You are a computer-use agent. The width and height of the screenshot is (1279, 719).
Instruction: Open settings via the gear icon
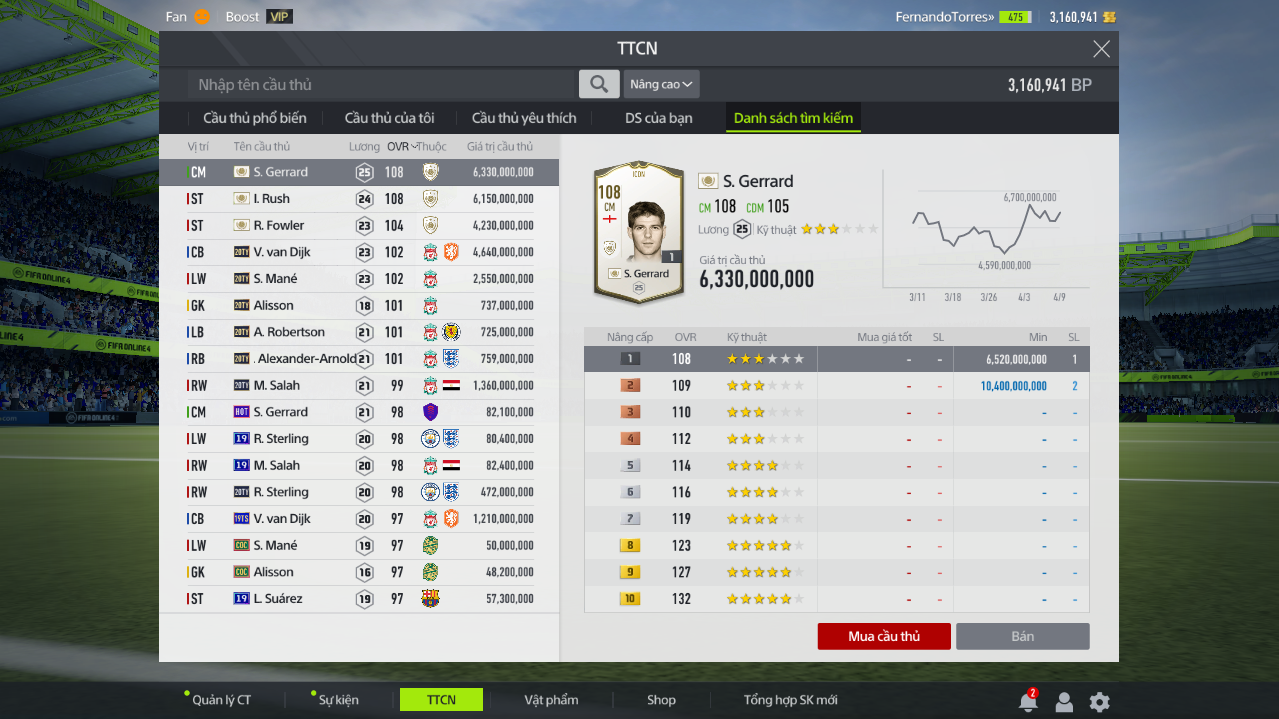pyautogui.click(x=1099, y=702)
